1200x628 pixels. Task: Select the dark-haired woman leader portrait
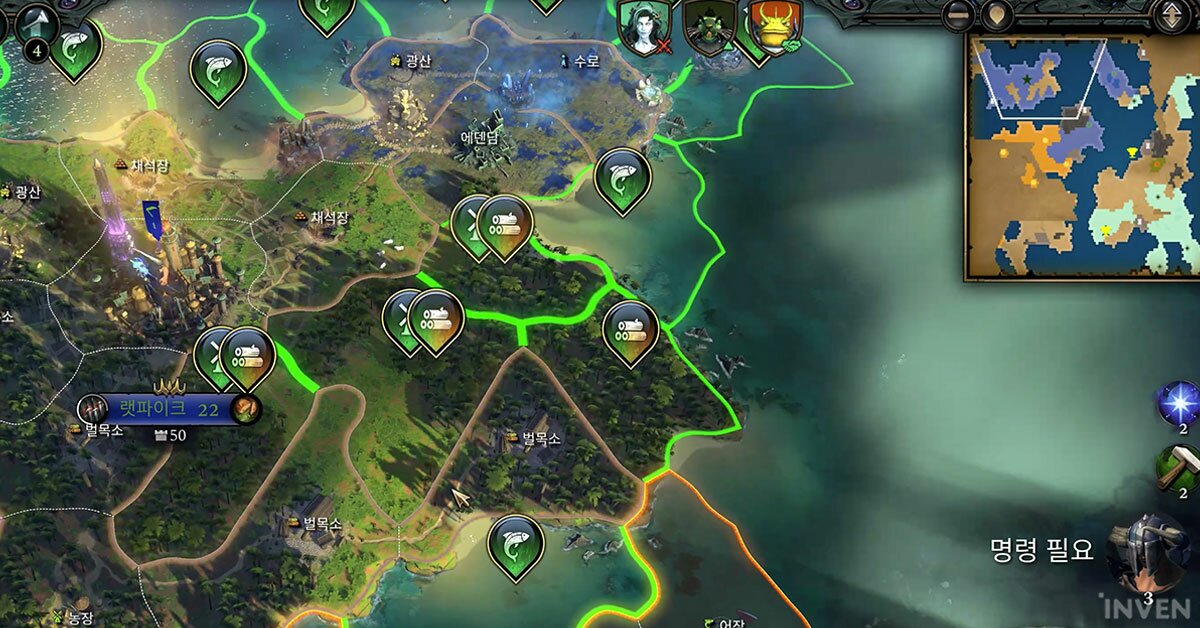[x=643, y=25]
